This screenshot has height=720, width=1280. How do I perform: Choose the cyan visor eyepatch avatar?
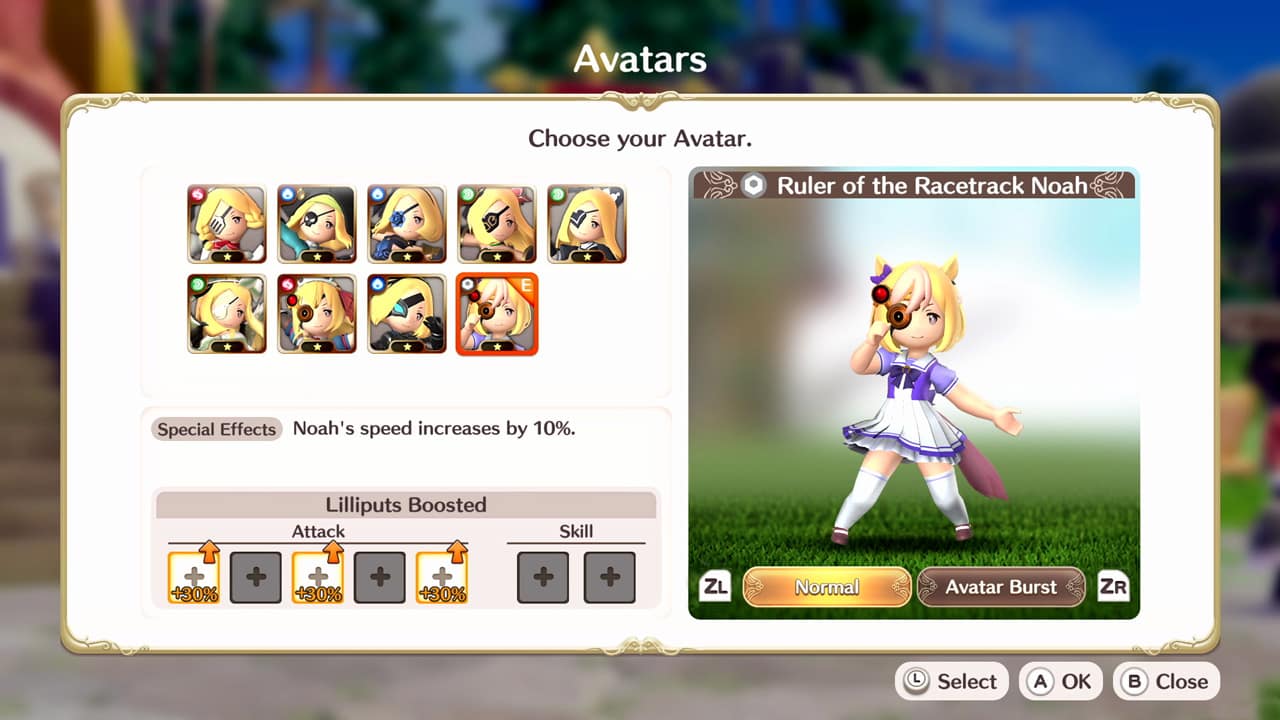(x=407, y=314)
